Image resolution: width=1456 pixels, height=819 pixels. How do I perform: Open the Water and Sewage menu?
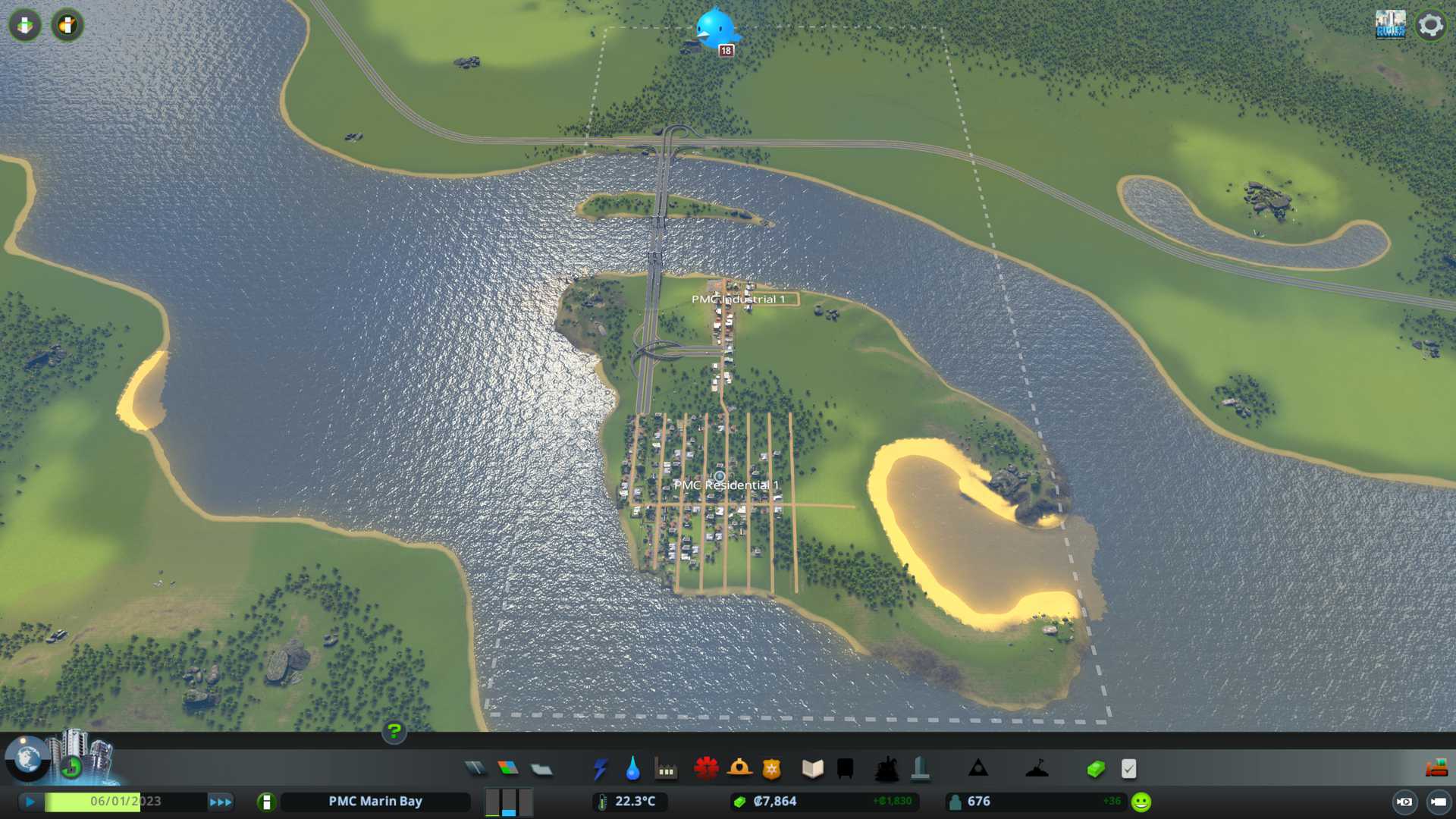[633, 769]
